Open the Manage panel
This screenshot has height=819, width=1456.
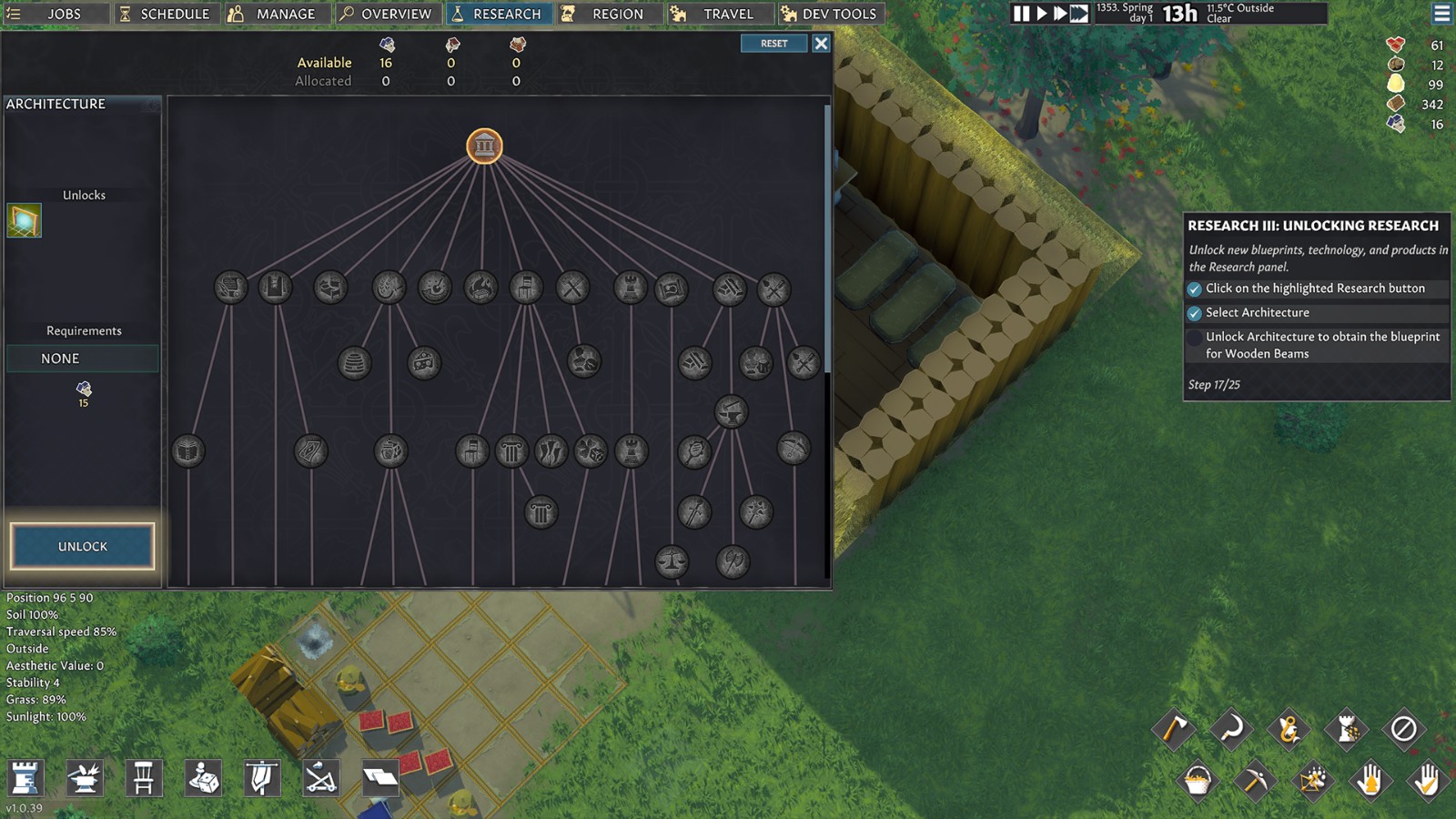coord(273,14)
